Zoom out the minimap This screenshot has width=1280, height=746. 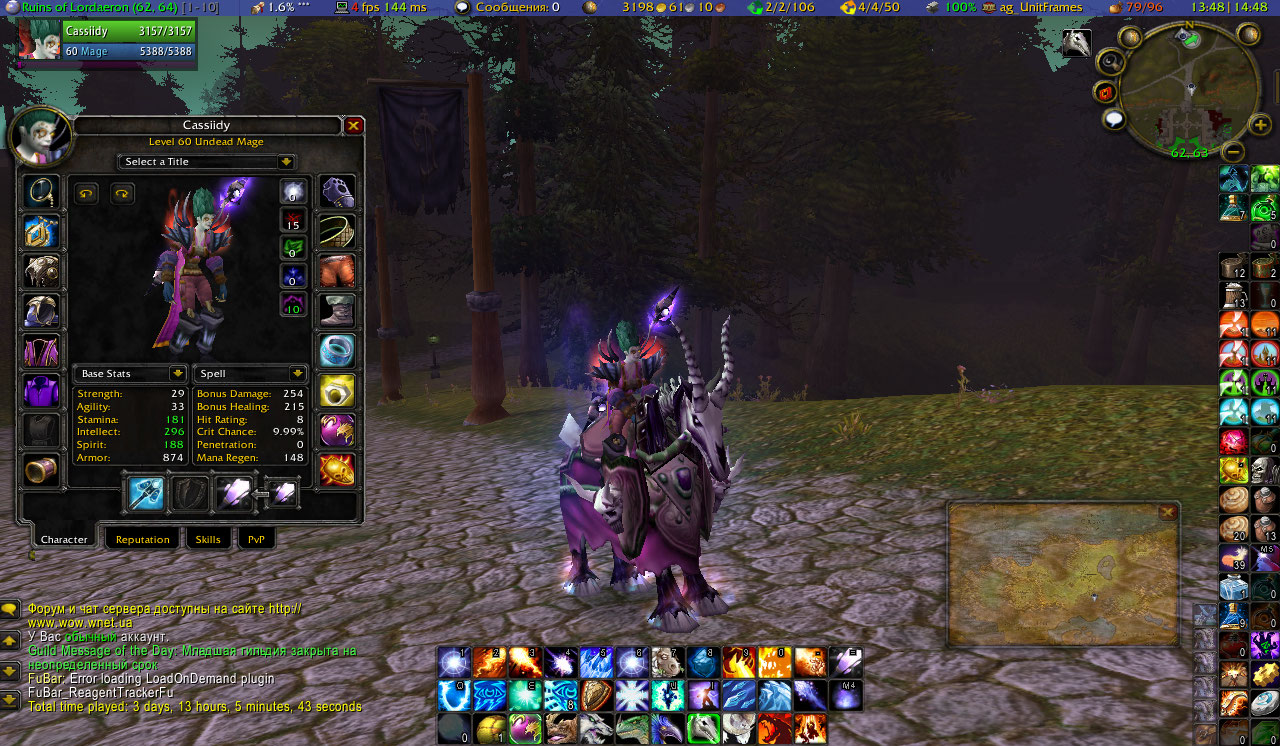(x=1234, y=152)
